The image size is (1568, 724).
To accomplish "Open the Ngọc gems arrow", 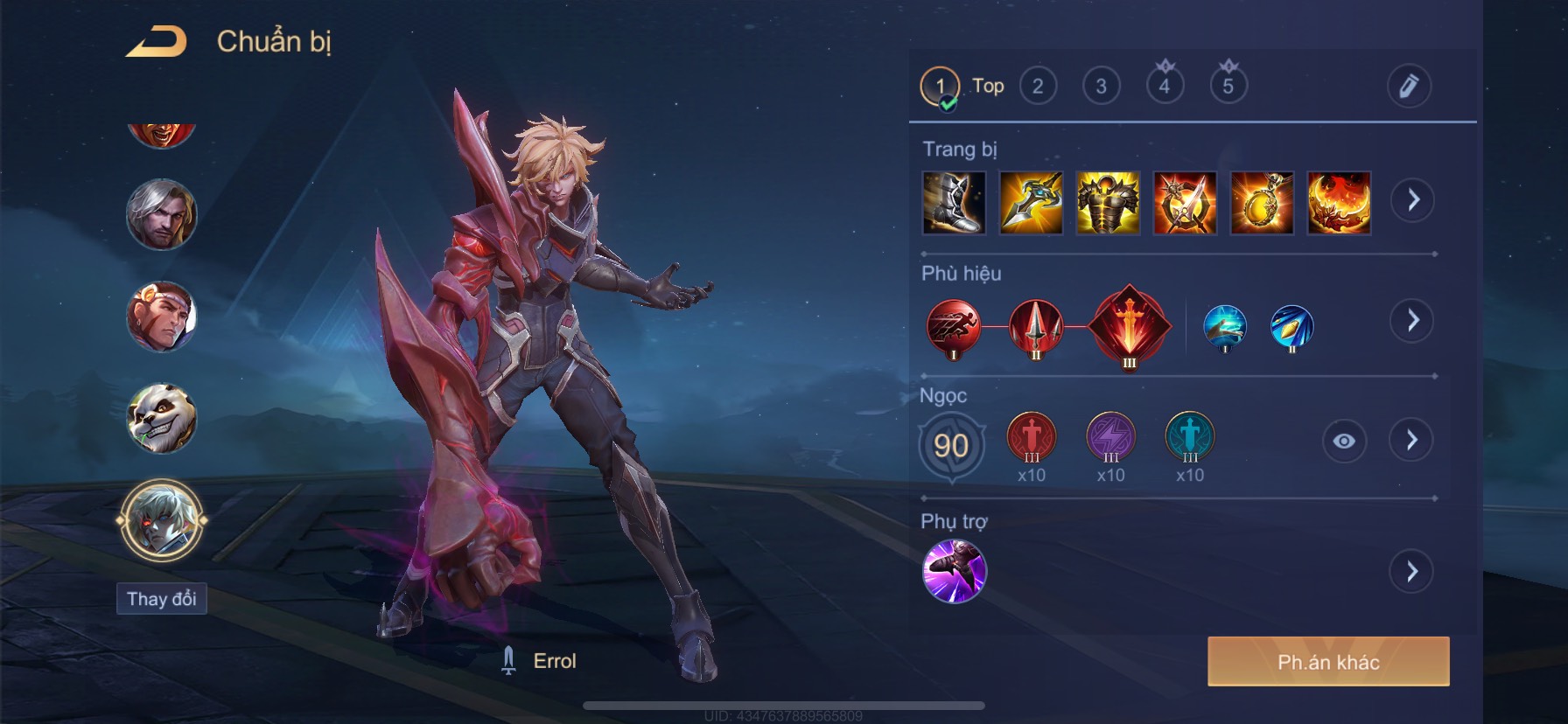I will [x=1411, y=440].
